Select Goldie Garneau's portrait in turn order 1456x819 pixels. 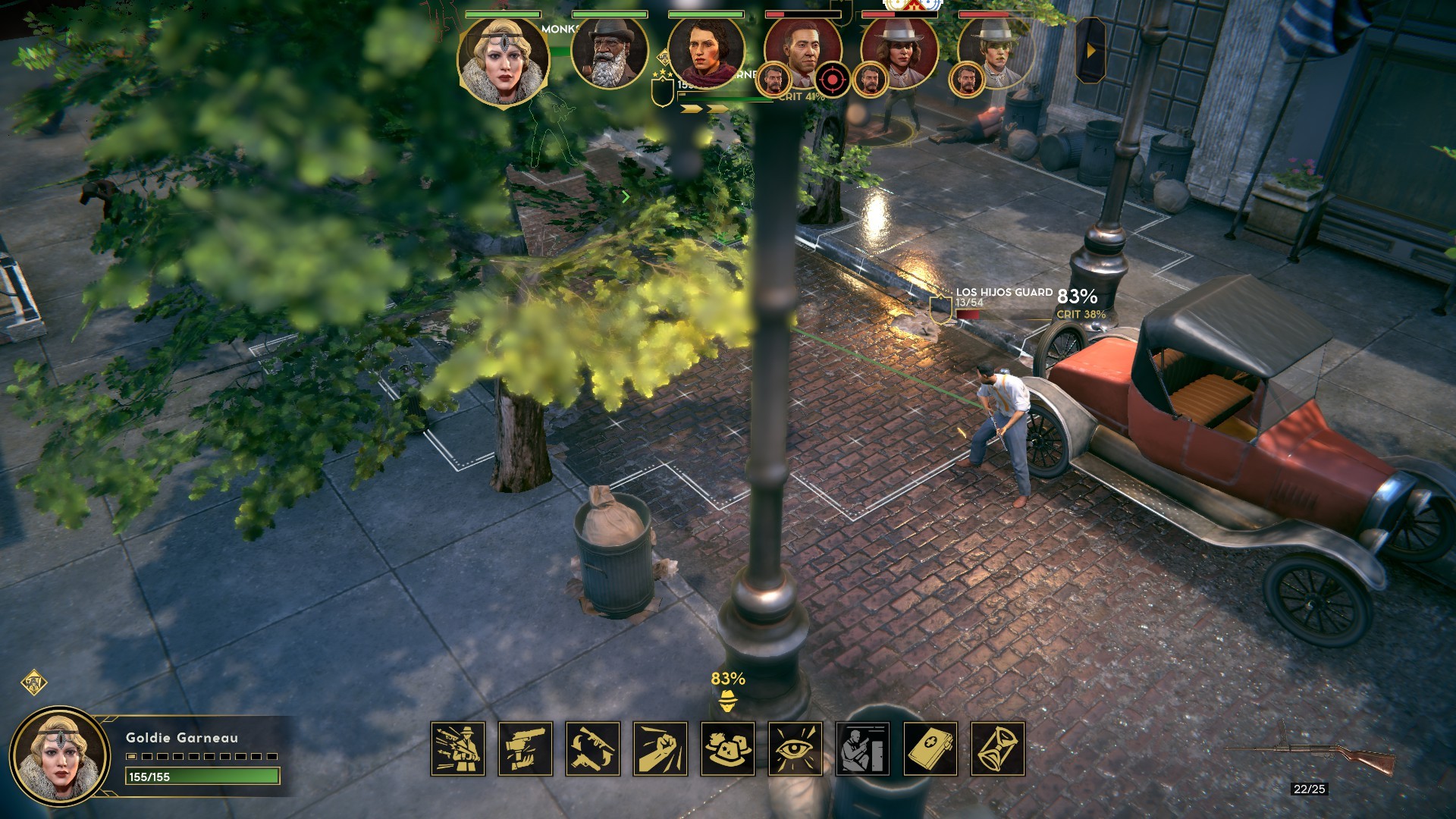click(x=502, y=61)
